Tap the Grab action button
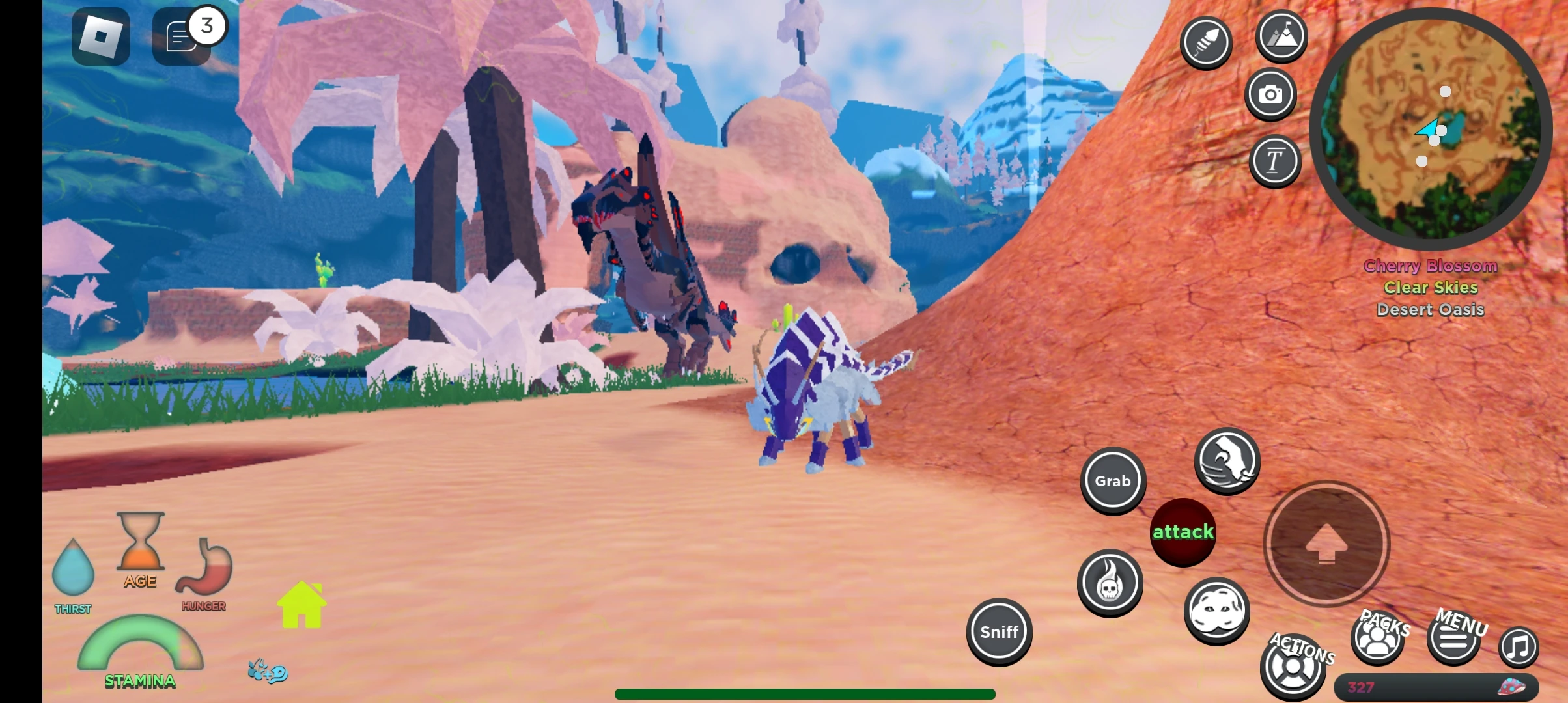This screenshot has width=1568, height=703. tap(1113, 481)
